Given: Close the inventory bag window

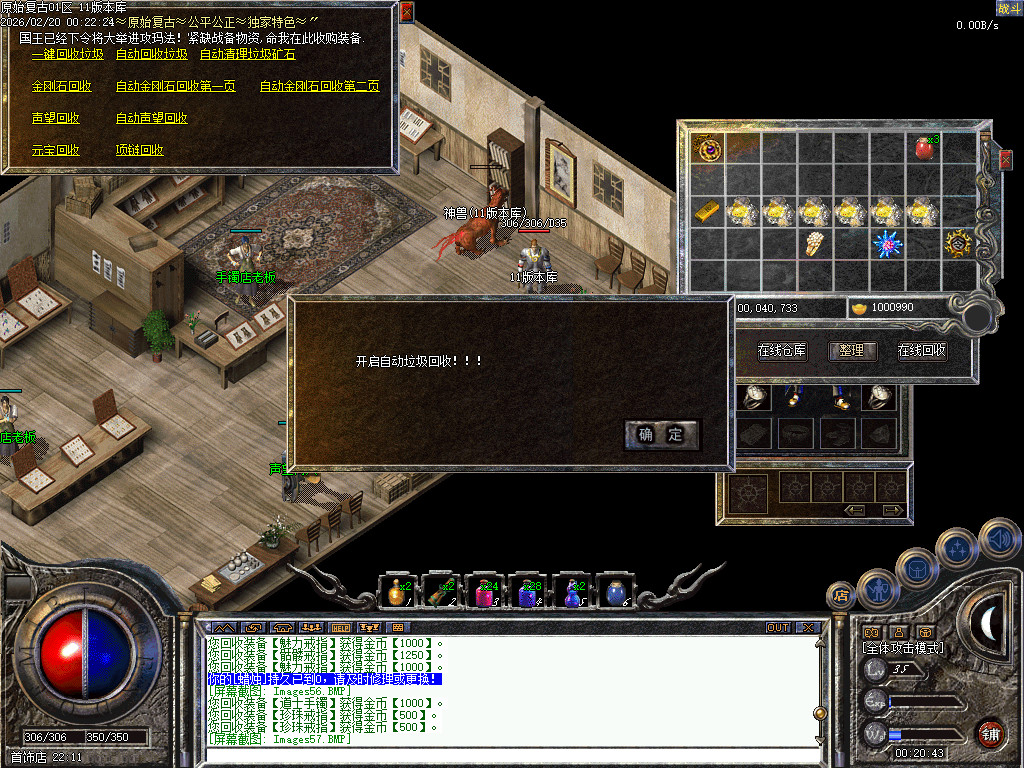Looking at the screenshot, I should [x=1005, y=158].
